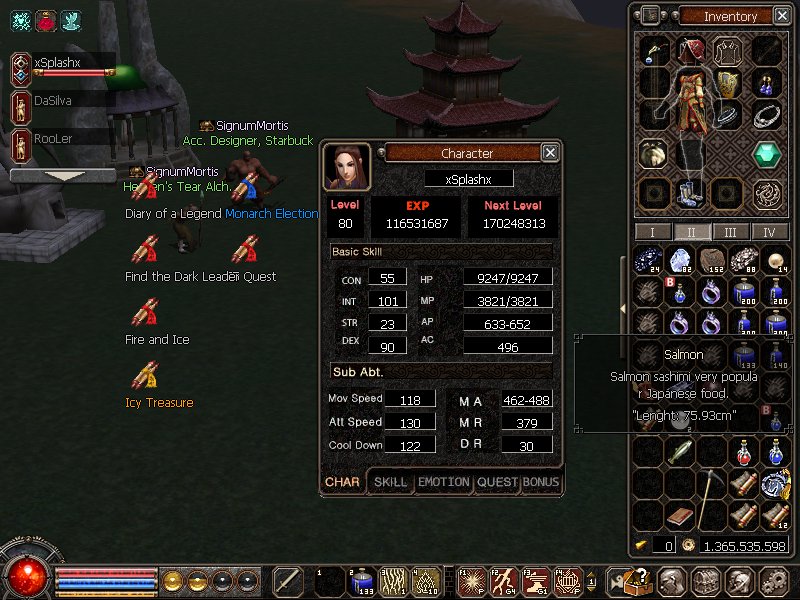Switch to the SKILL tab
This screenshot has height=600, width=800.
click(390, 482)
